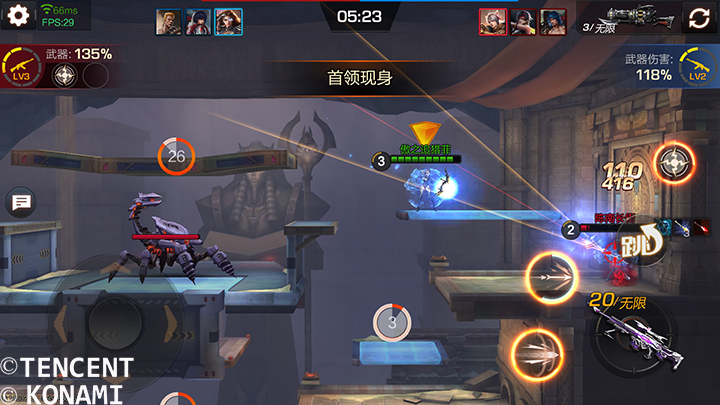Tap the yellow LV2 weapon badge
Viewport: 720px width, 405px height.
[698, 67]
